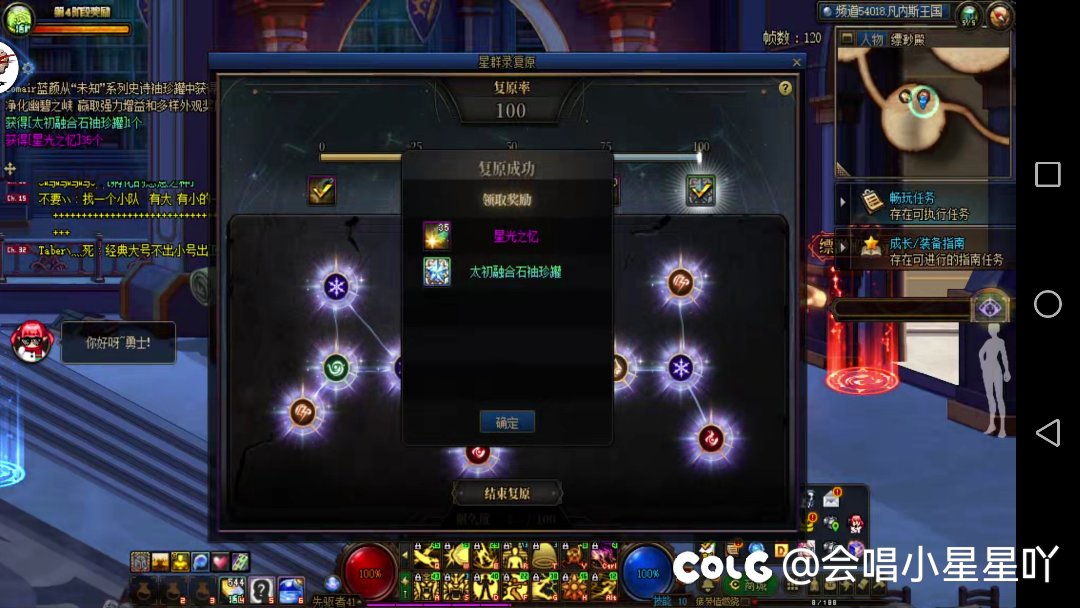
Task: Confirm the restoration success popup with 确定
Action: 507,422
